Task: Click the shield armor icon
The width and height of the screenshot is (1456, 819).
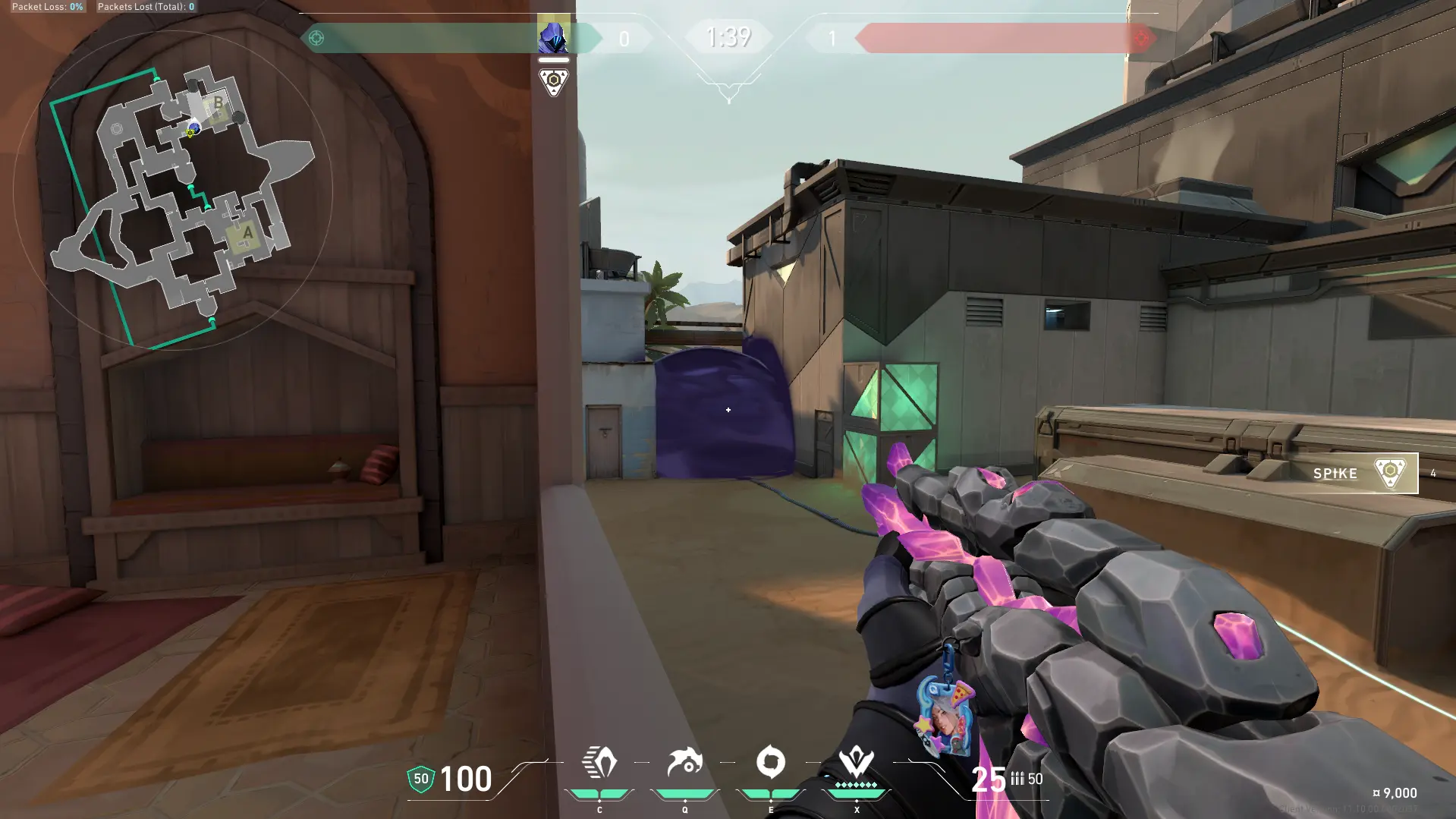Action: point(421,779)
